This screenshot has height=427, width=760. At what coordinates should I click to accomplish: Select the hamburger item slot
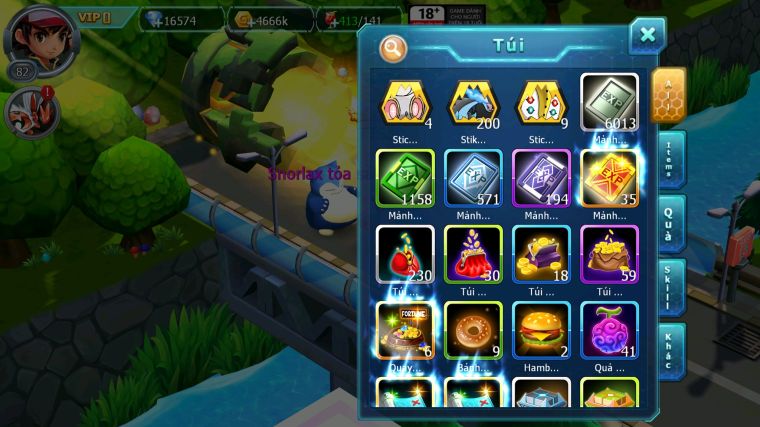tap(541, 330)
